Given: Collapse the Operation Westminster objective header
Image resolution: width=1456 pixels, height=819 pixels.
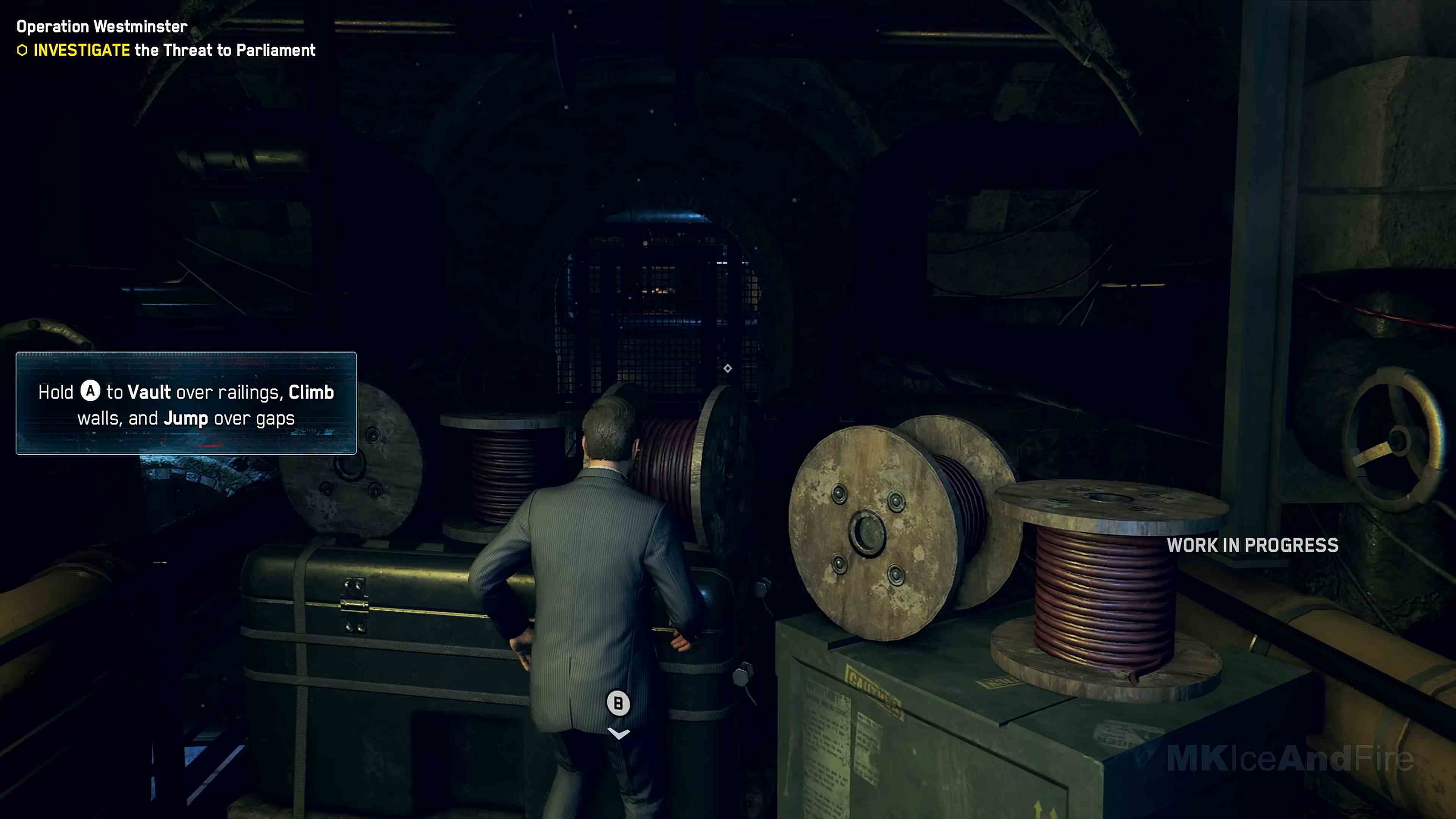Looking at the screenshot, I should tap(101, 26).
